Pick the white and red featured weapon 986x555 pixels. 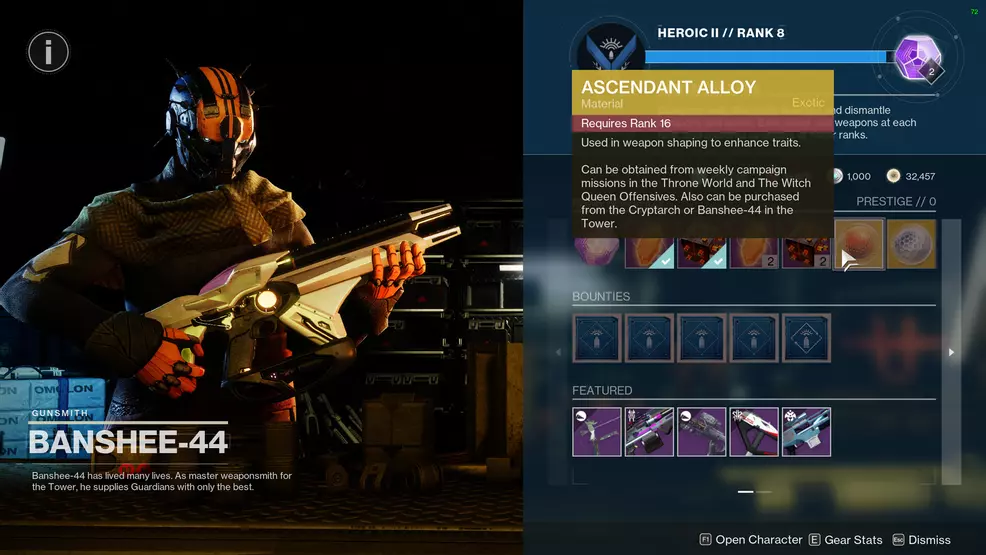753,431
